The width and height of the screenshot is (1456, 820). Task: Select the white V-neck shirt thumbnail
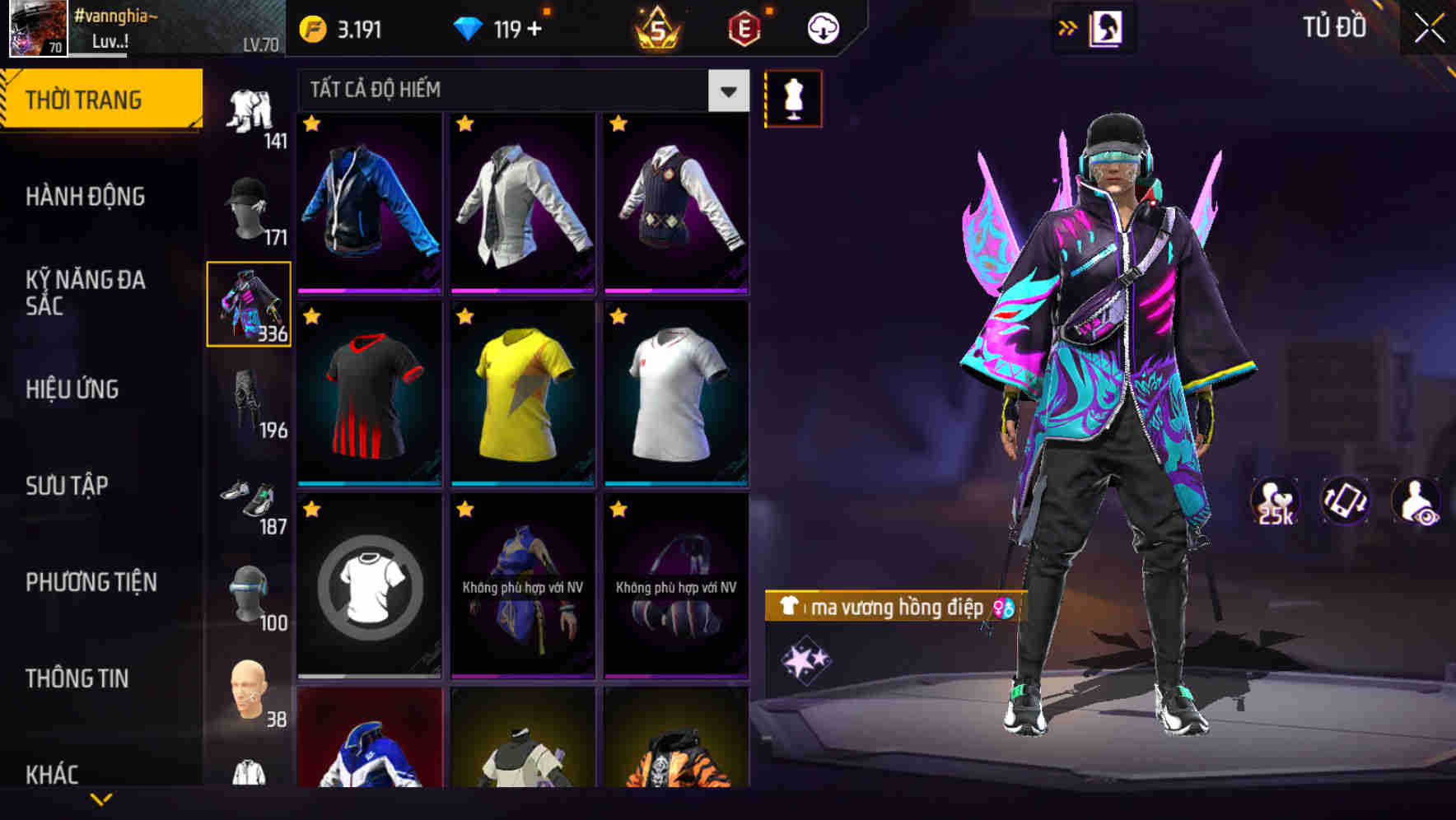[x=675, y=394]
